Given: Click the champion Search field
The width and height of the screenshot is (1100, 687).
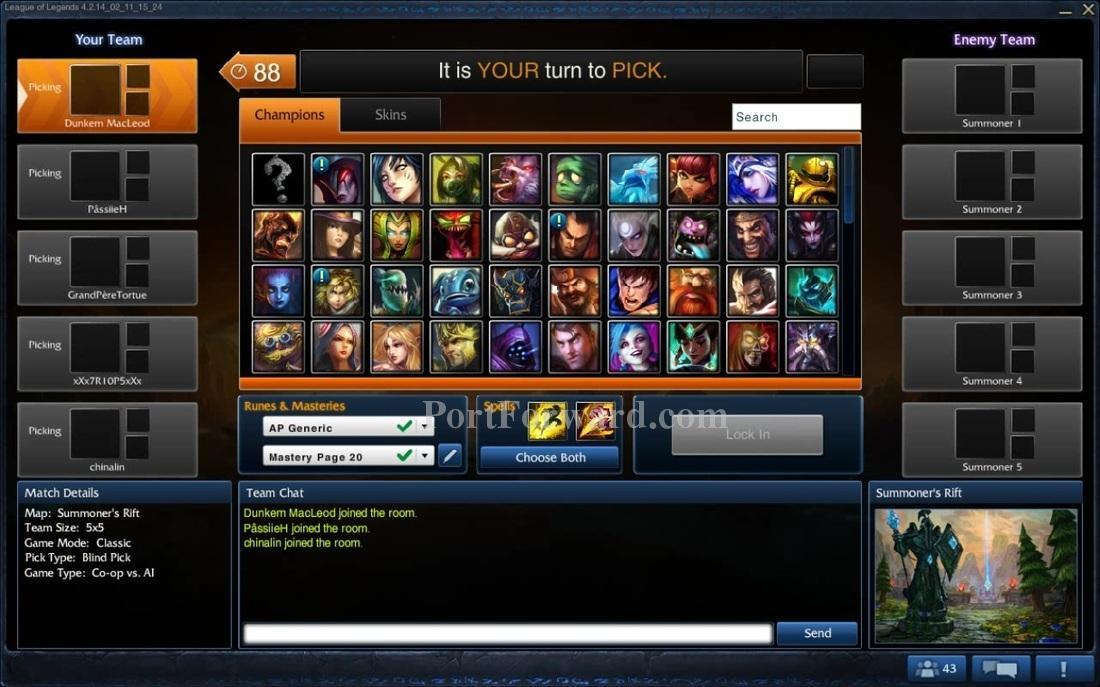Looking at the screenshot, I should coord(796,117).
